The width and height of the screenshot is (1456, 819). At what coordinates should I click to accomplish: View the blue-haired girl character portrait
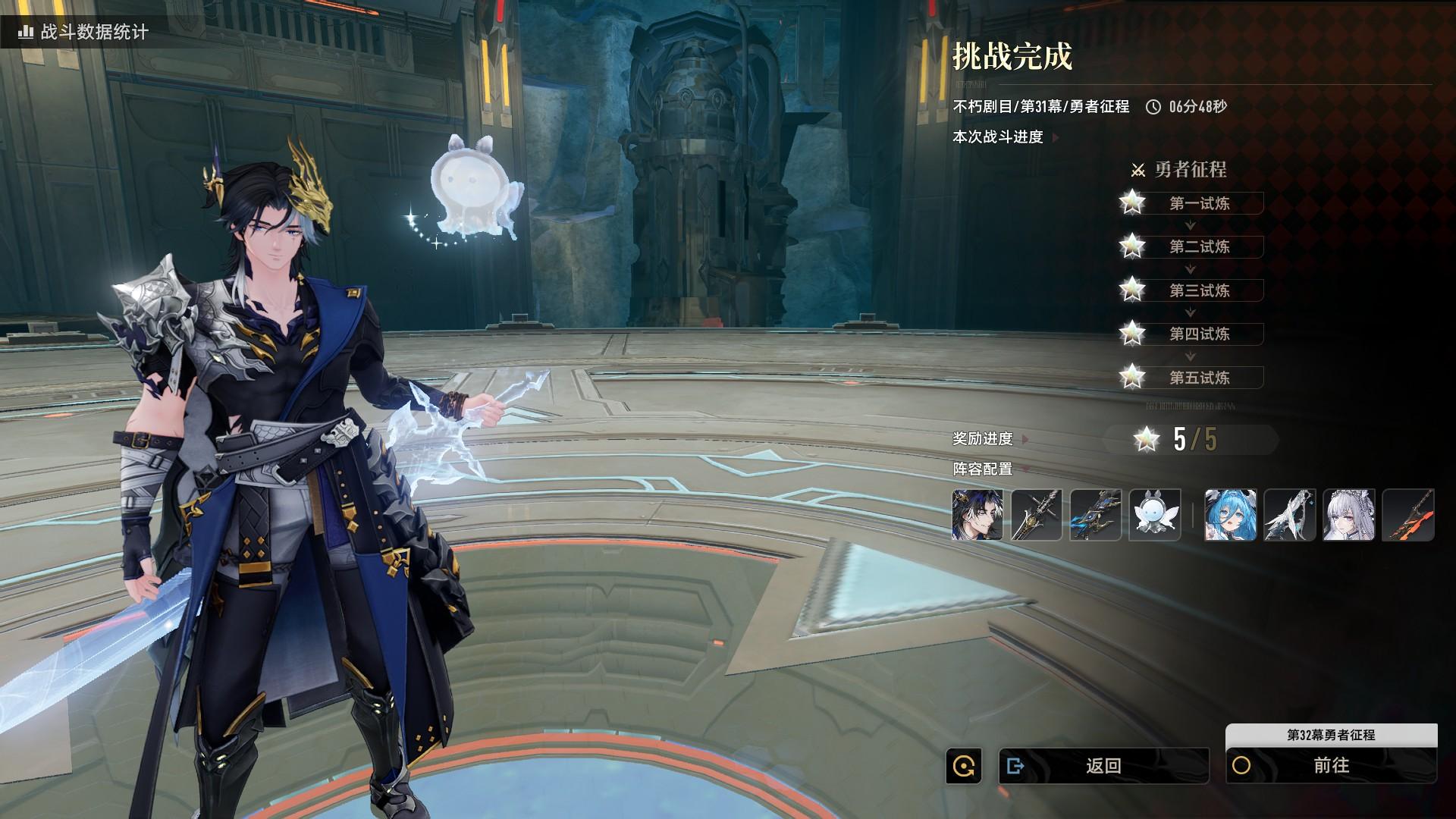click(x=1230, y=515)
